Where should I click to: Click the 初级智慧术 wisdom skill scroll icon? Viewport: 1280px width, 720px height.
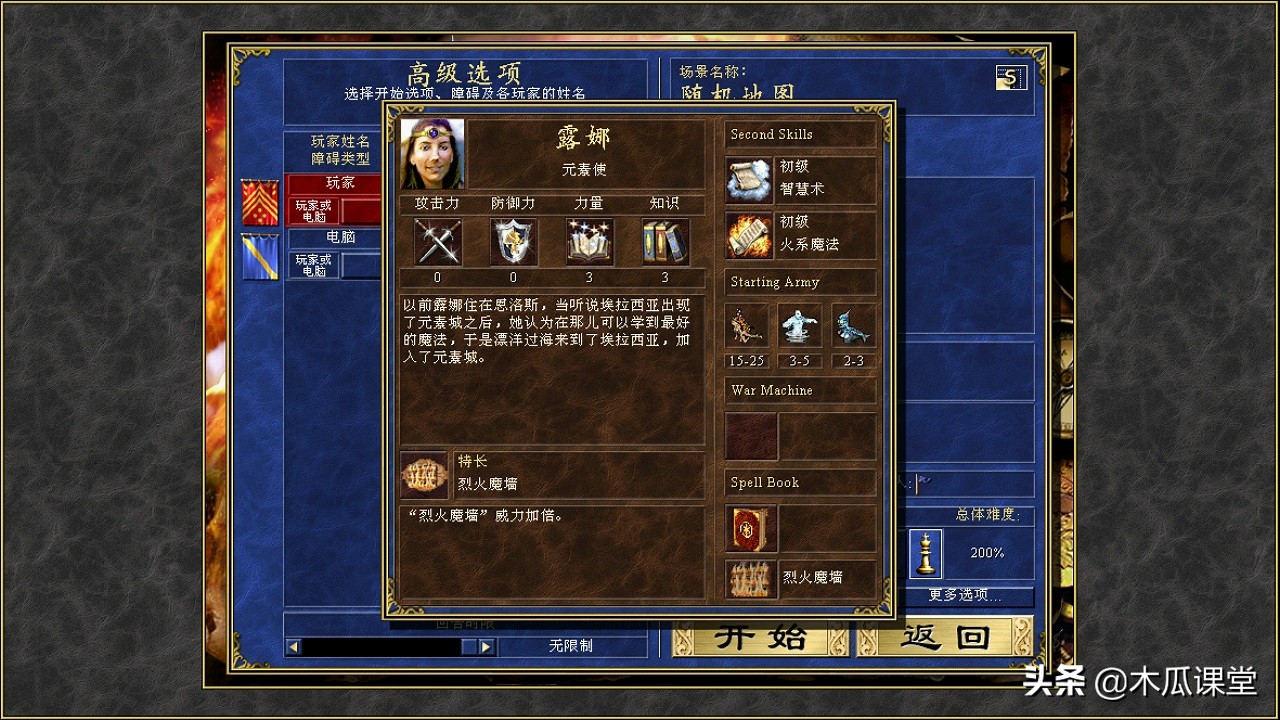(x=749, y=177)
